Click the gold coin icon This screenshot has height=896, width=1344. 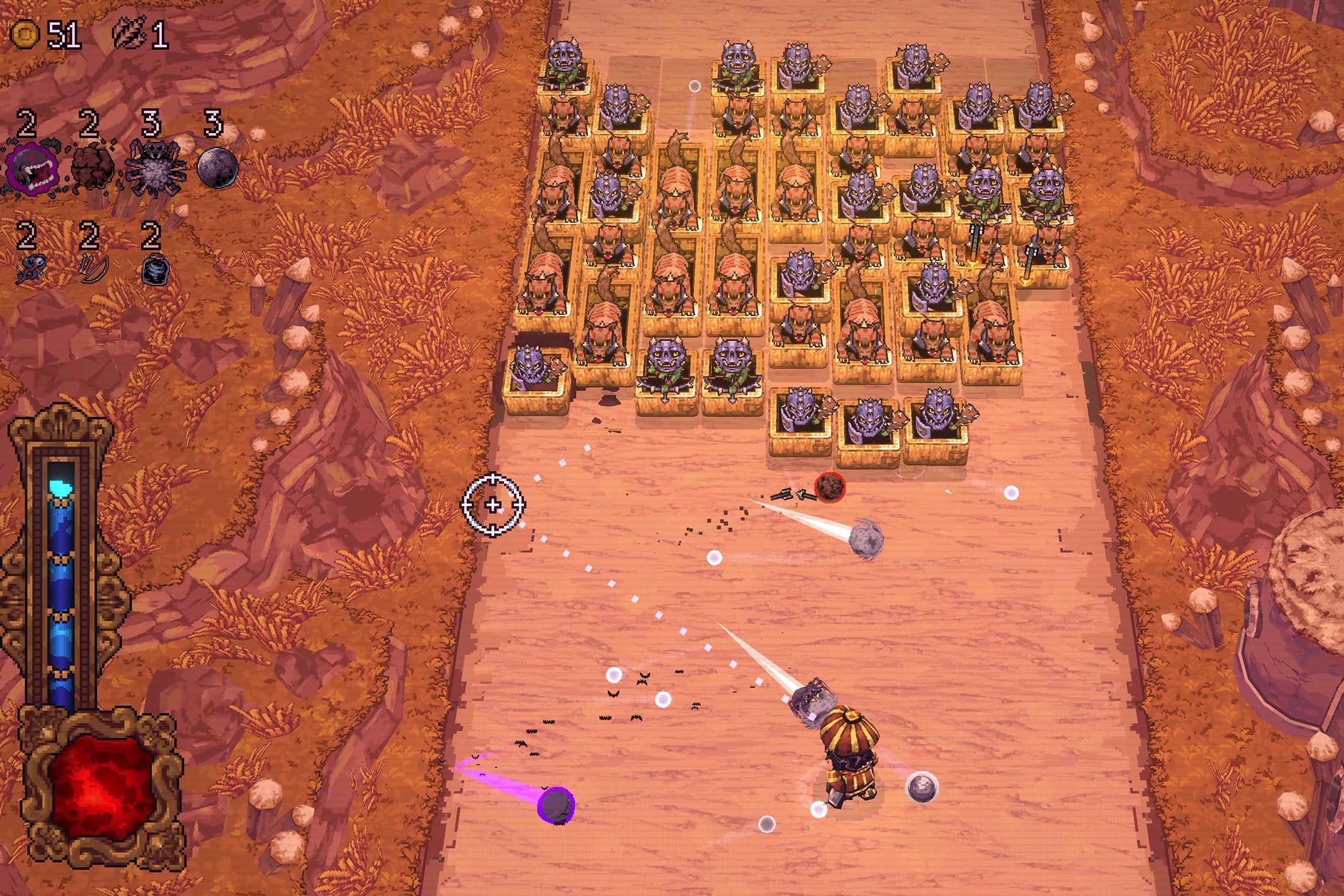coord(25,33)
